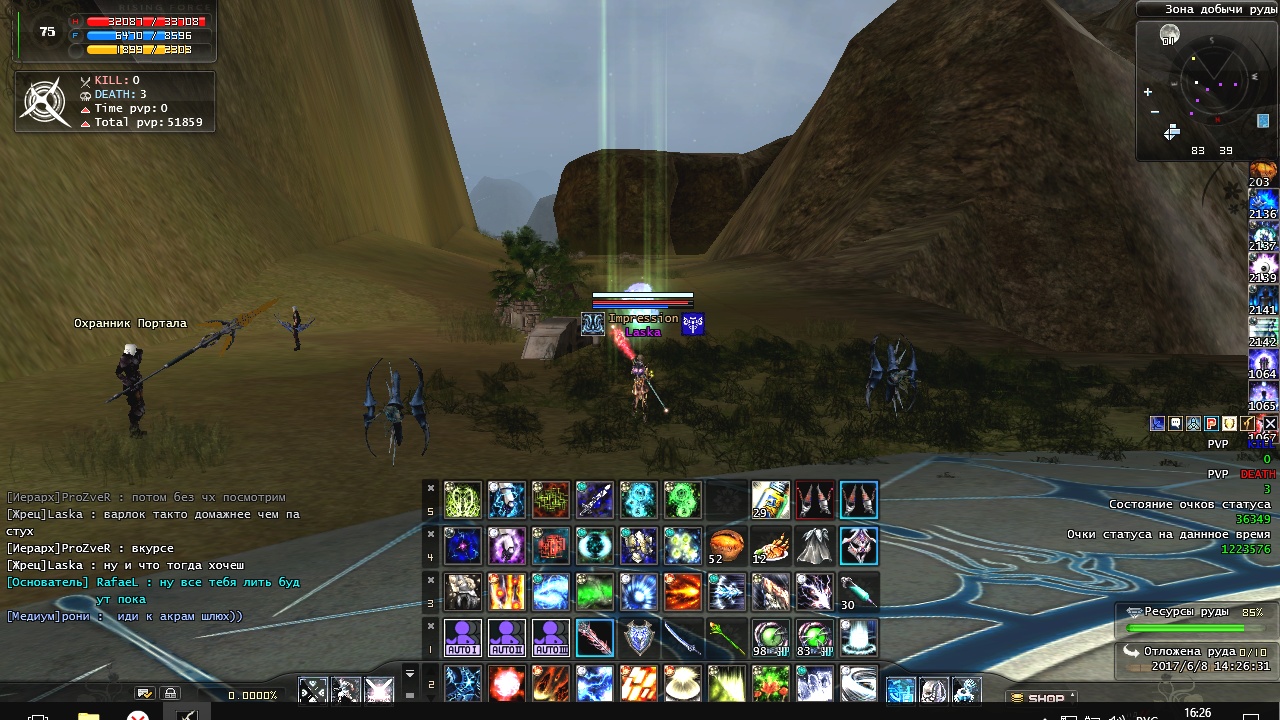The width and height of the screenshot is (1280, 720).
Task: Use the HP potion with count 98
Action: pyautogui.click(x=771, y=637)
